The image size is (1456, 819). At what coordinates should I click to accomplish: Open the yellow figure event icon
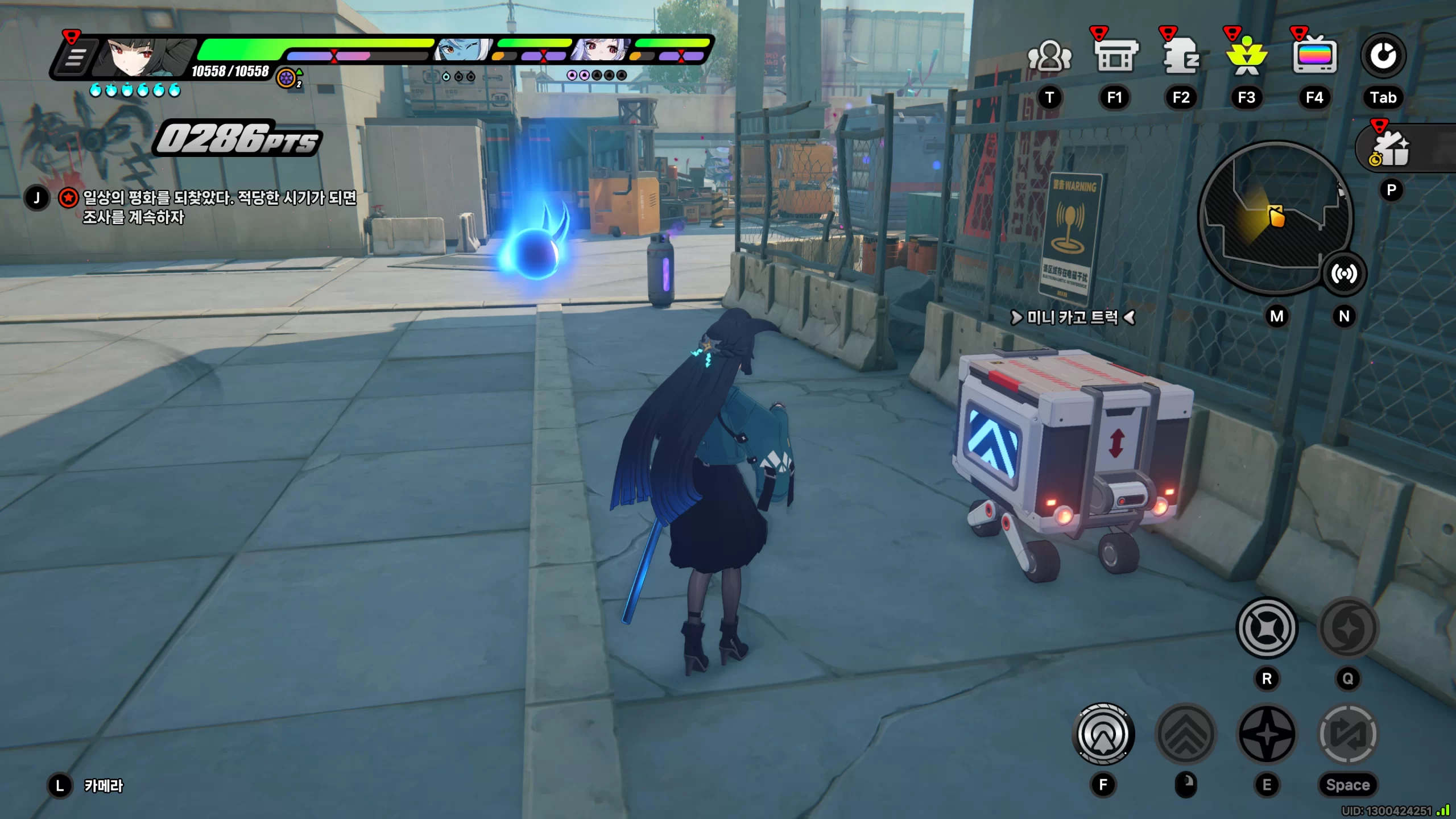[1247, 57]
